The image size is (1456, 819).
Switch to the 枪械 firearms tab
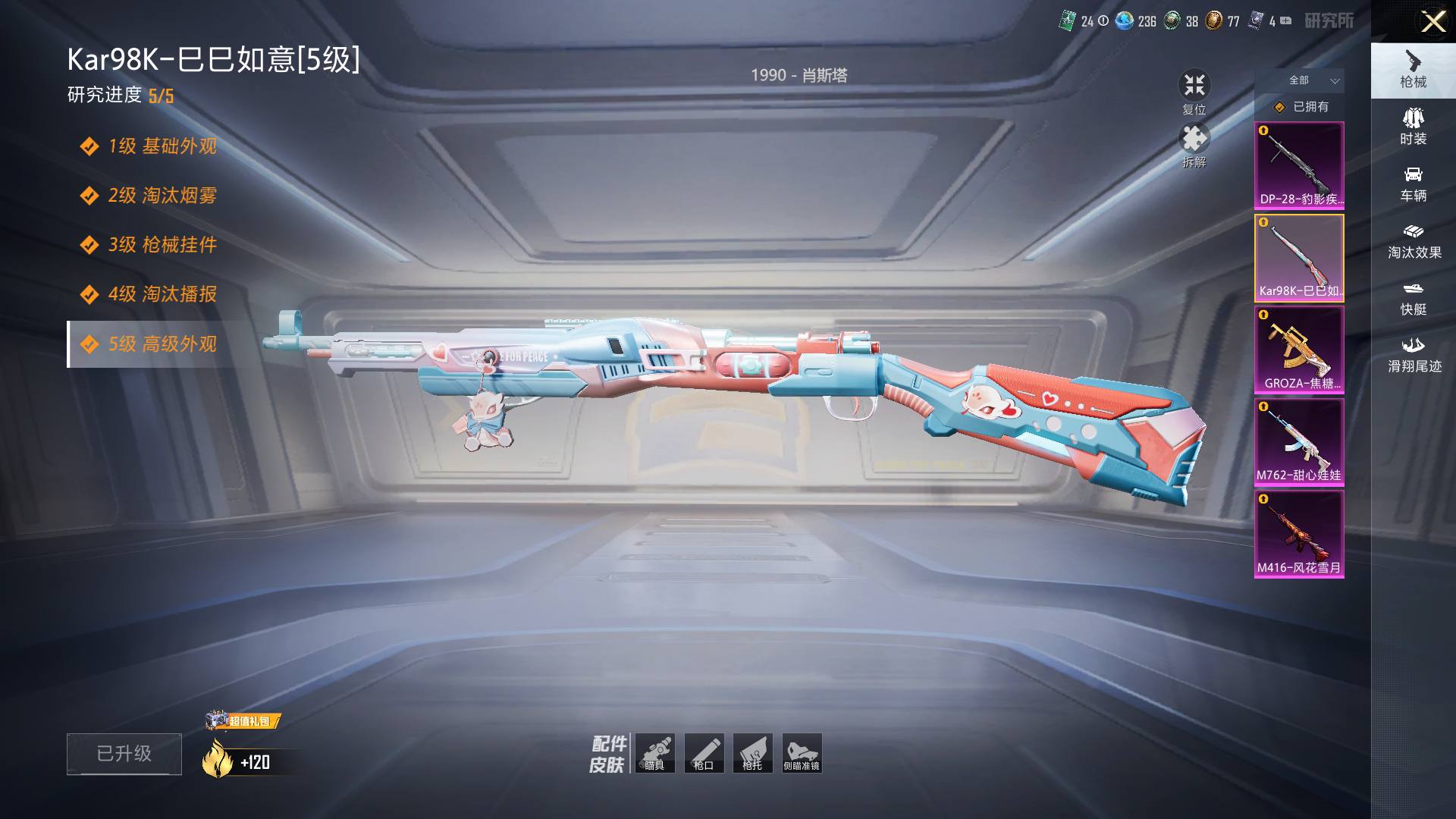1413,70
